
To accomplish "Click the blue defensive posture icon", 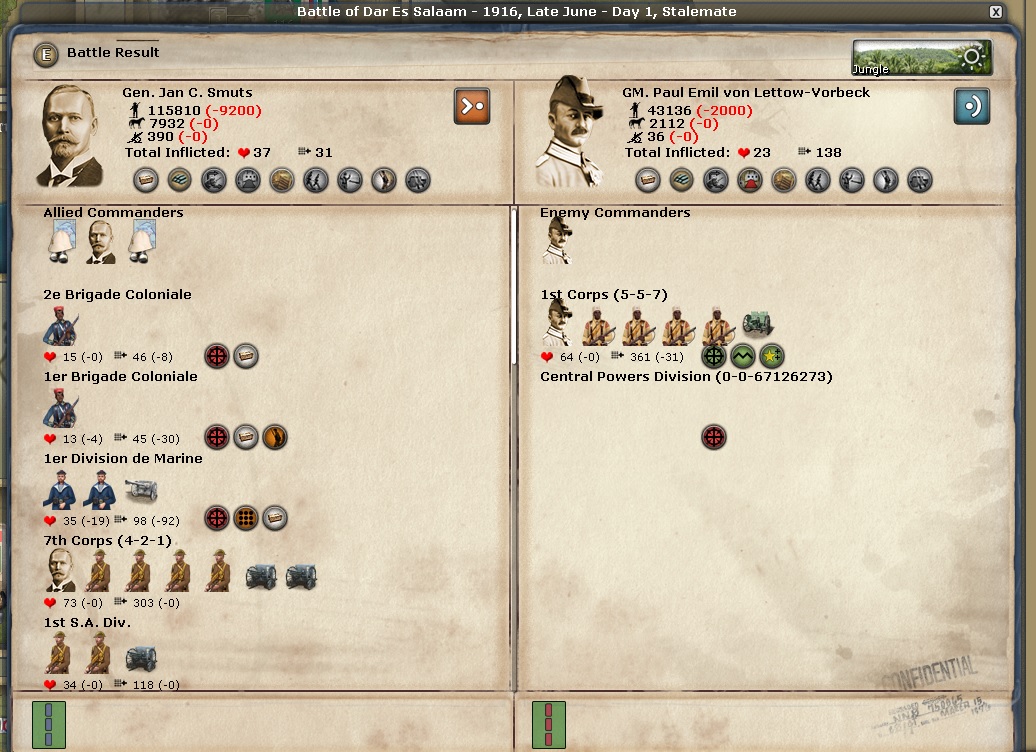I will pyautogui.click(x=972, y=106).
